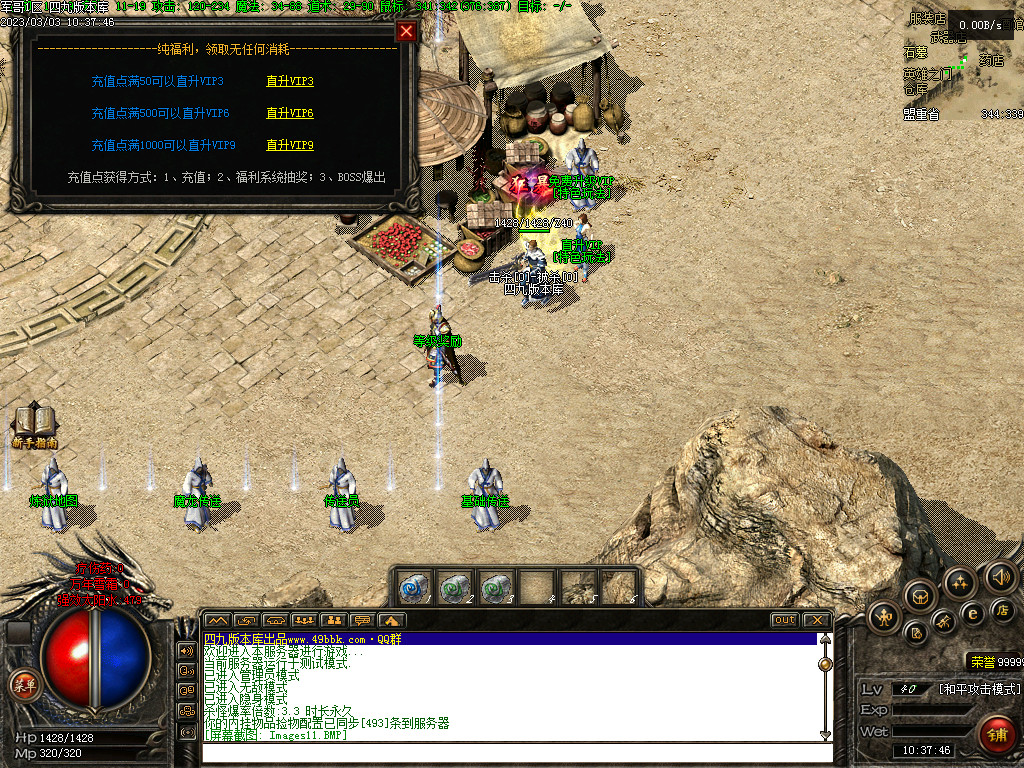This screenshot has height=768, width=1024.
Task: Use the green scroll in hotbar slot 3
Action: [x=495, y=586]
